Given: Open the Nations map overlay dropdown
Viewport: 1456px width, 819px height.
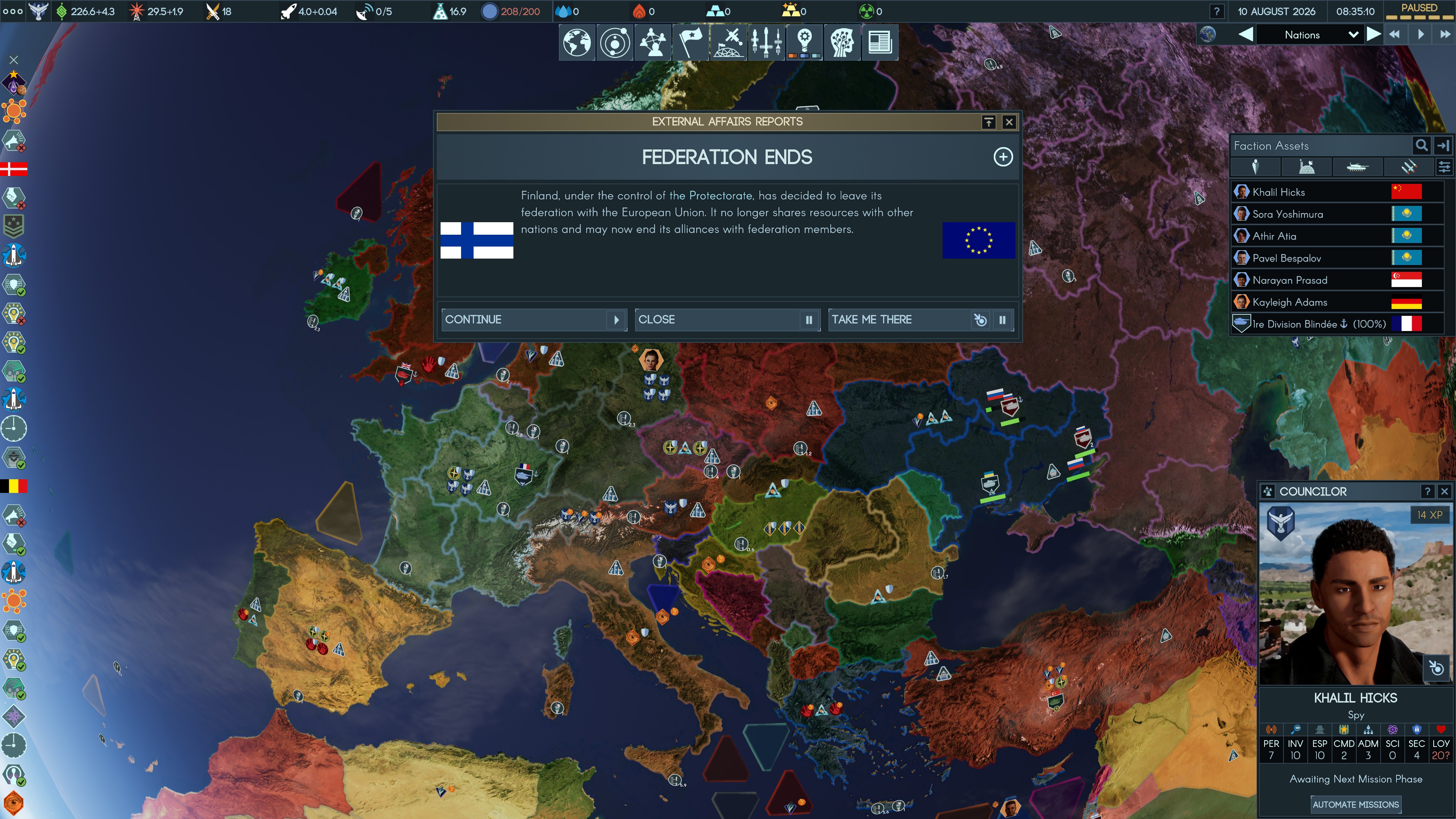Looking at the screenshot, I should pos(1352,35).
